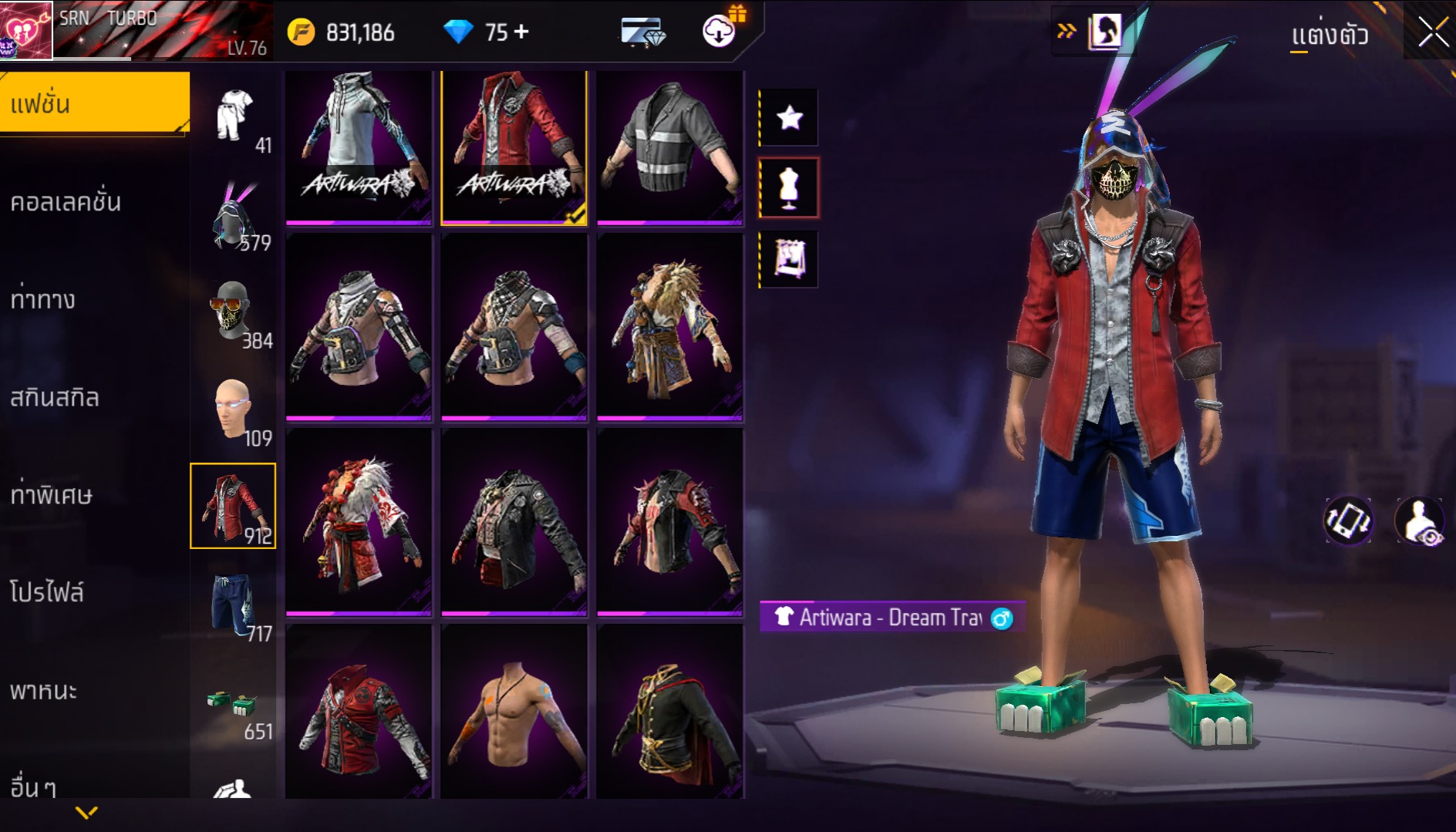Open the skull mask category

233,312
